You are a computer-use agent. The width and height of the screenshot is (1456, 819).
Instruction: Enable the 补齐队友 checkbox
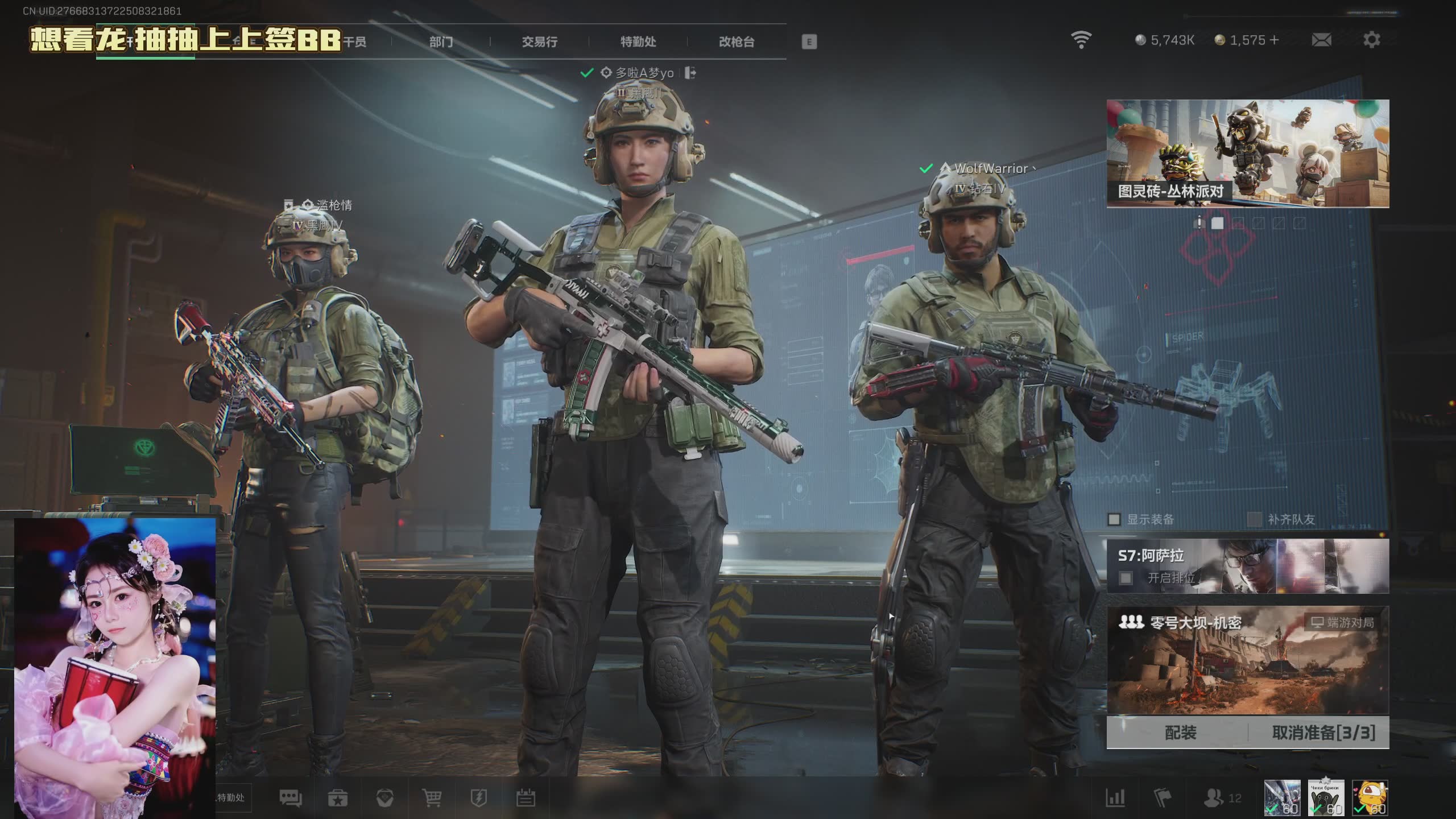click(1254, 519)
